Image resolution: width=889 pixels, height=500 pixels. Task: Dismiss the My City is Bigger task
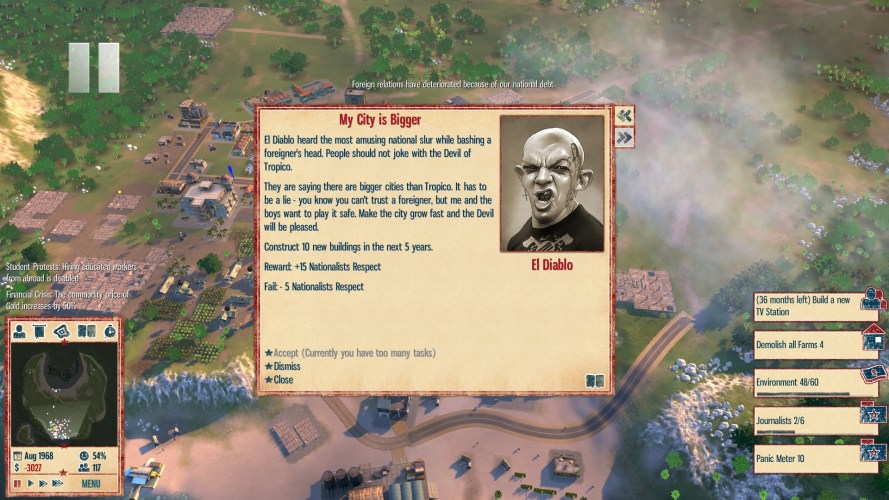(286, 366)
